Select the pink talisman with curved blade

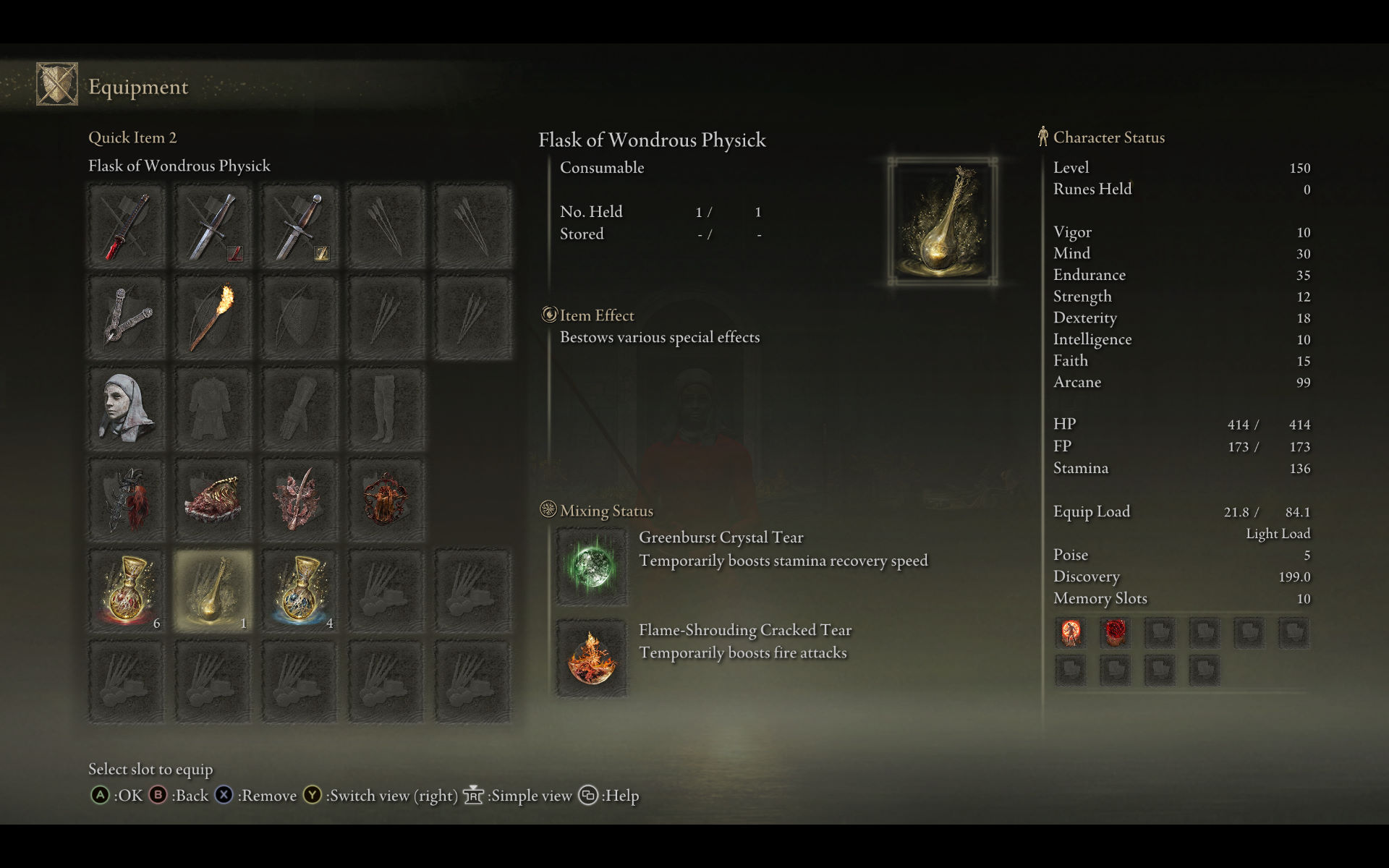coord(299,501)
